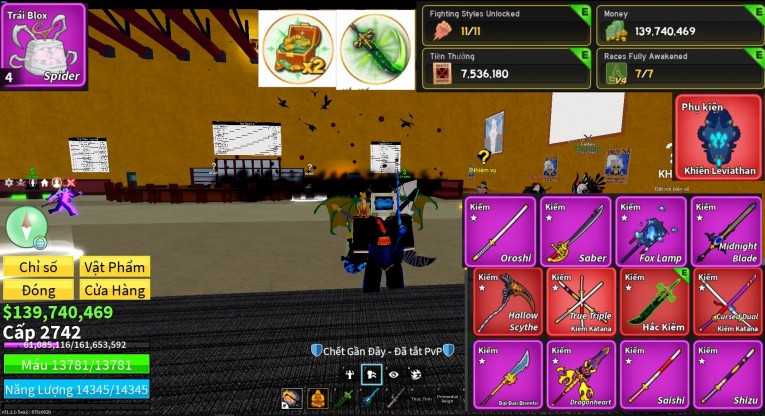The height and width of the screenshot is (416, 765).
Task: Pick the Midnight Blade sword
Action: [726, 231]
